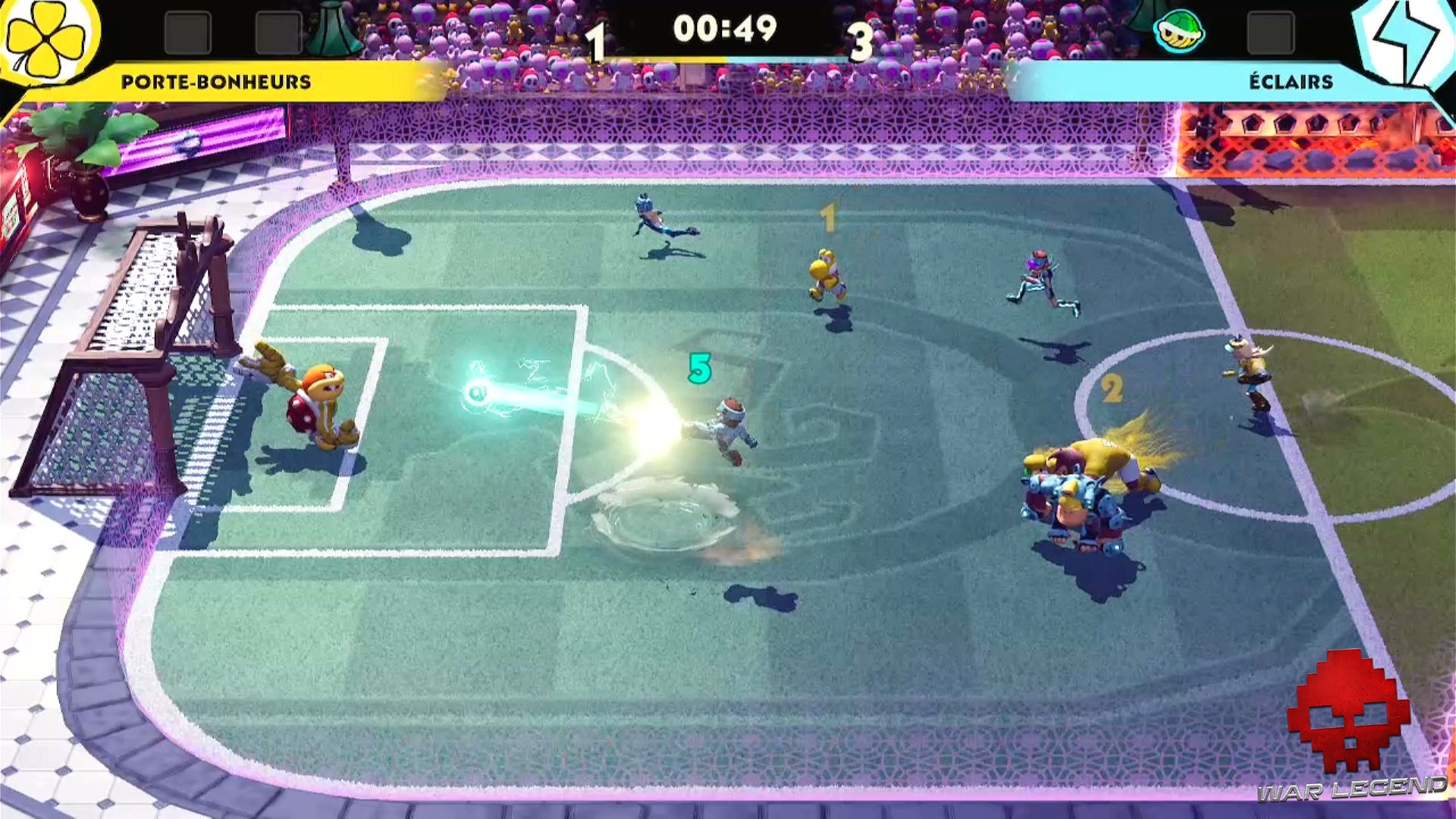The image size is (1456, 819).
Task: Click the ÉCLAIRS team banner
Action: click(x=1289, y=80)
